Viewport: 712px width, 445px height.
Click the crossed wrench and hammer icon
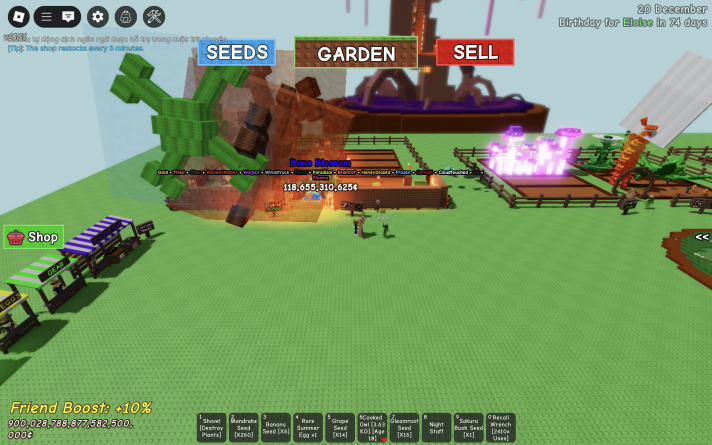pyautogui.click(x=153, y=17)
